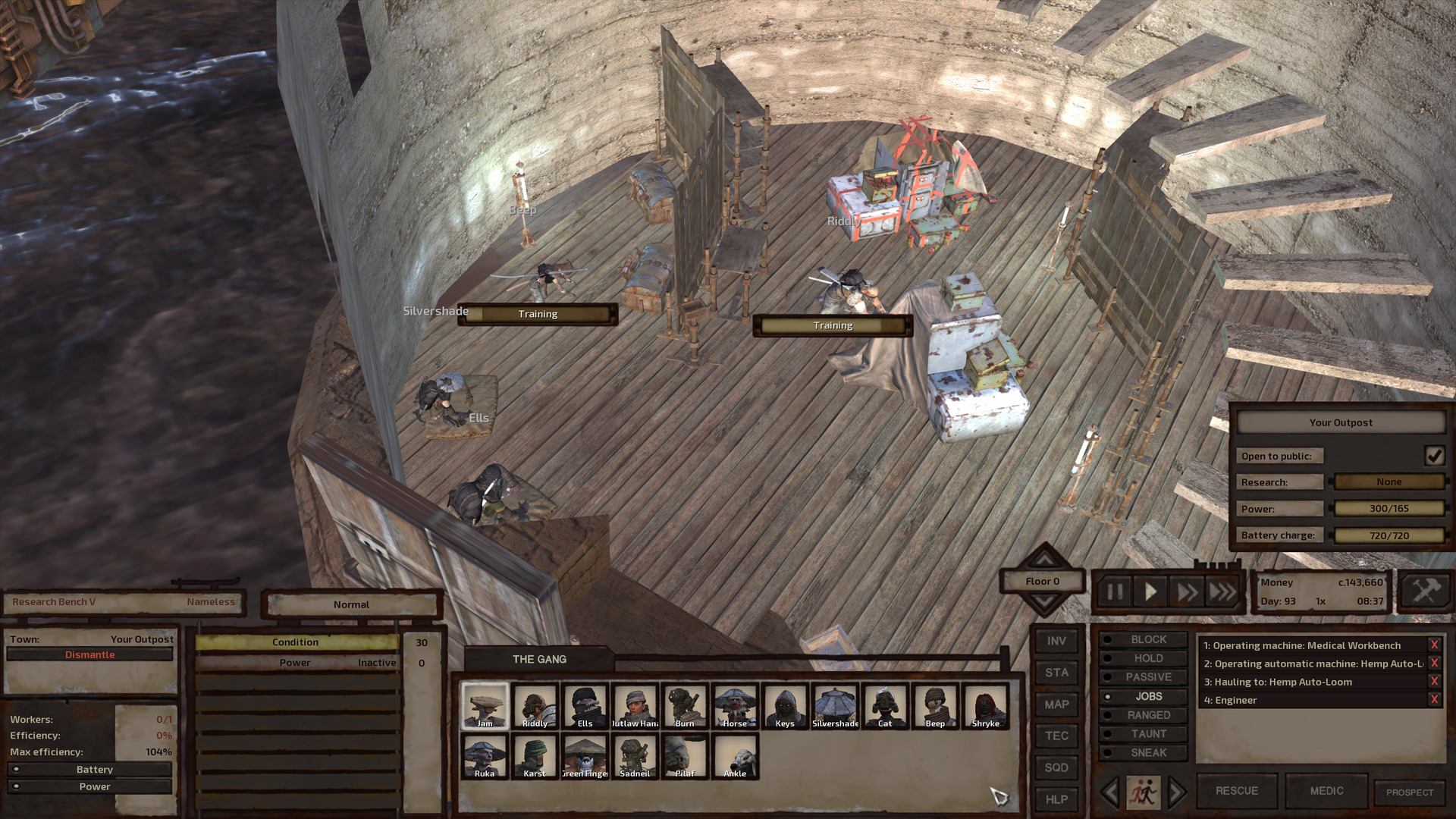The width and height of the screenshot is (1456, 819).
Task: Click the up arrow above Floor 0
Action: (x=1043, y=561)
